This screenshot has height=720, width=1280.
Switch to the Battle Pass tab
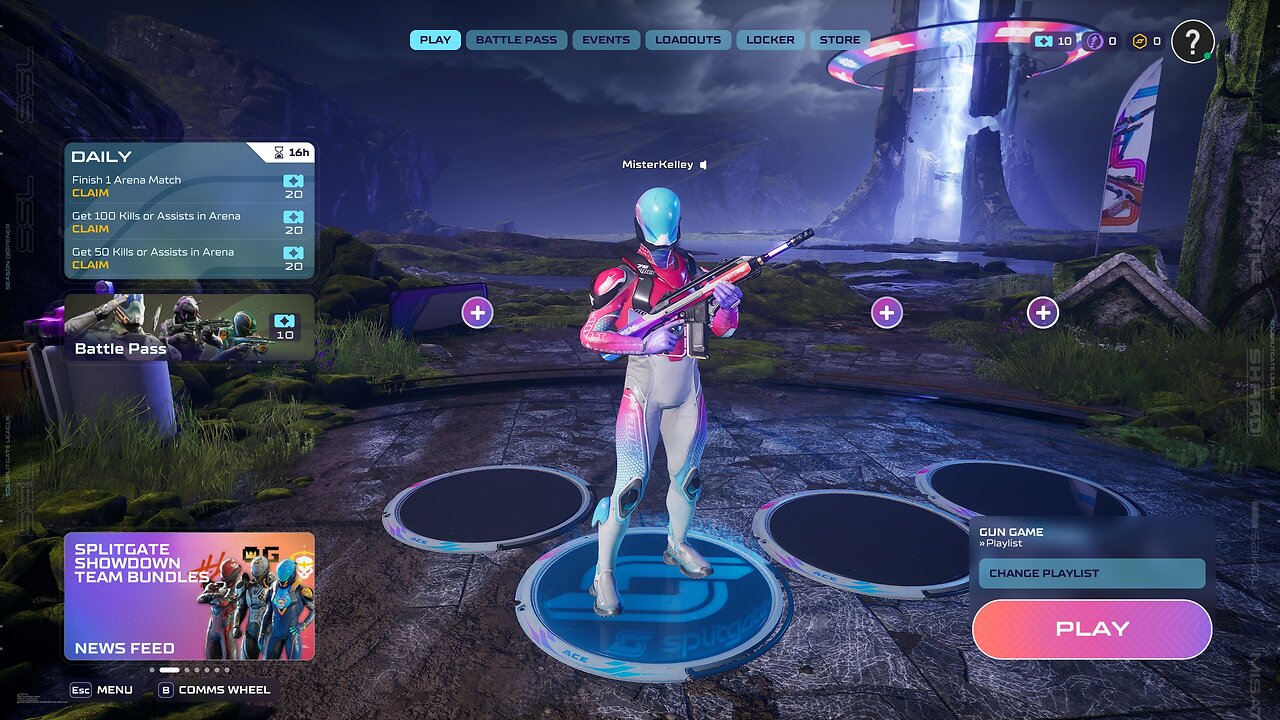pos(516,40)
